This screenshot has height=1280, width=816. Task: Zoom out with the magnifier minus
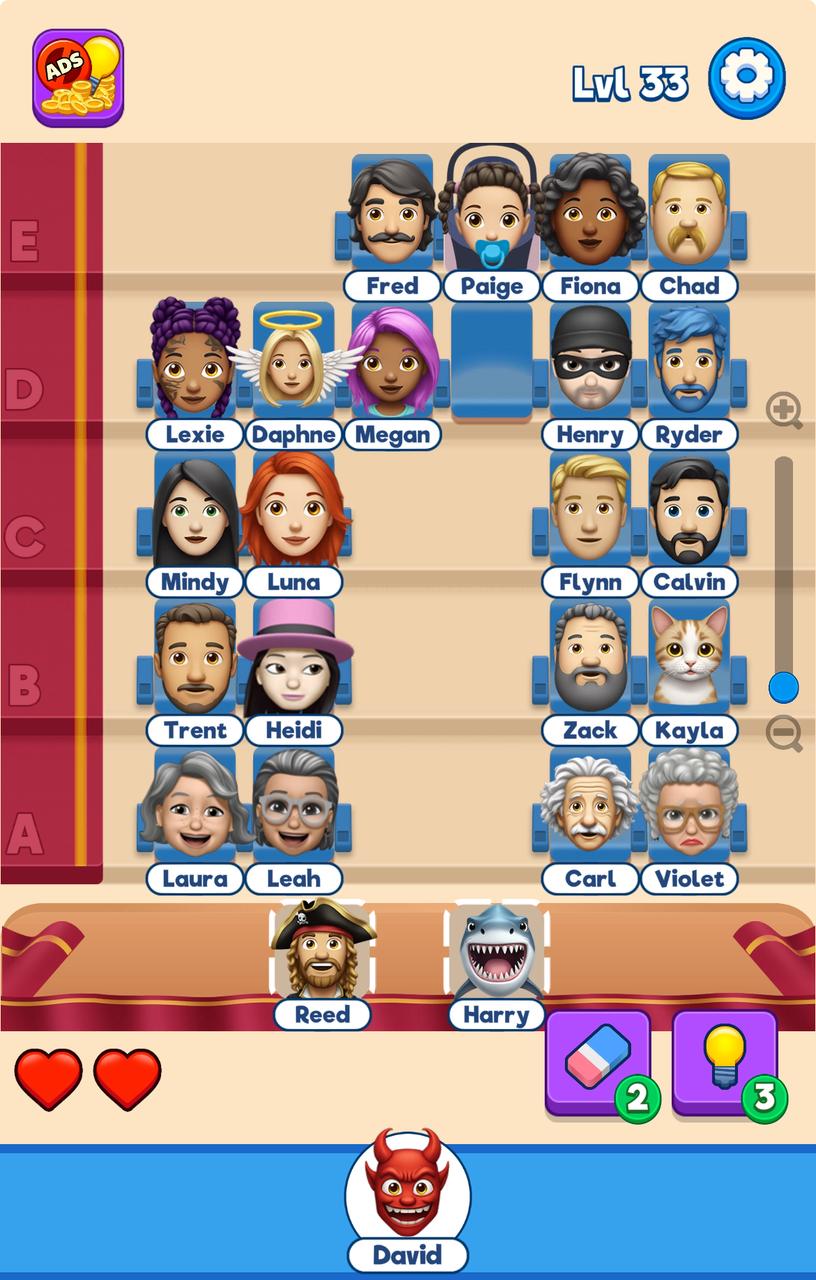click(784, 733)
